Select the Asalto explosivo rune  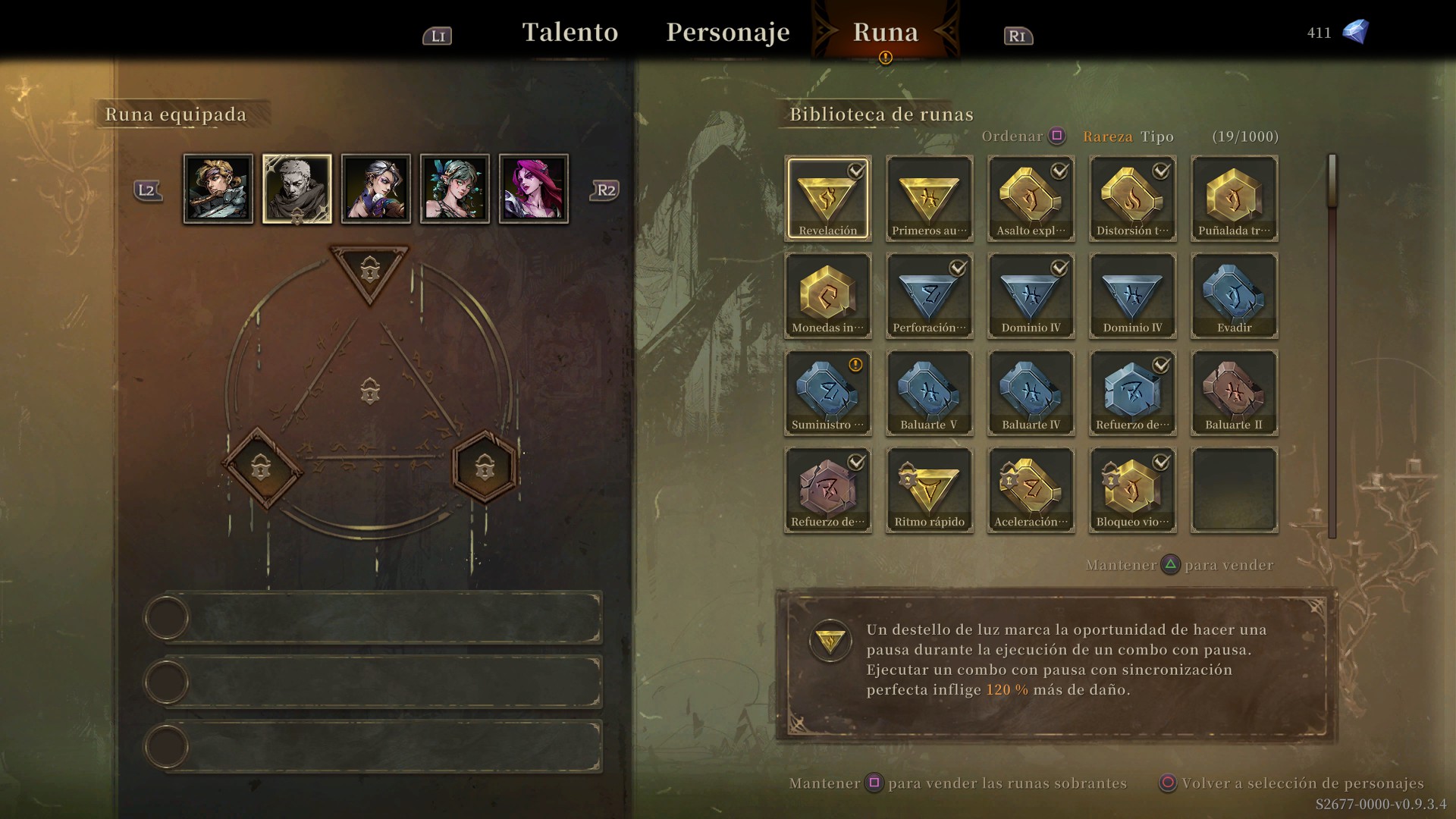click(1031, 199)
